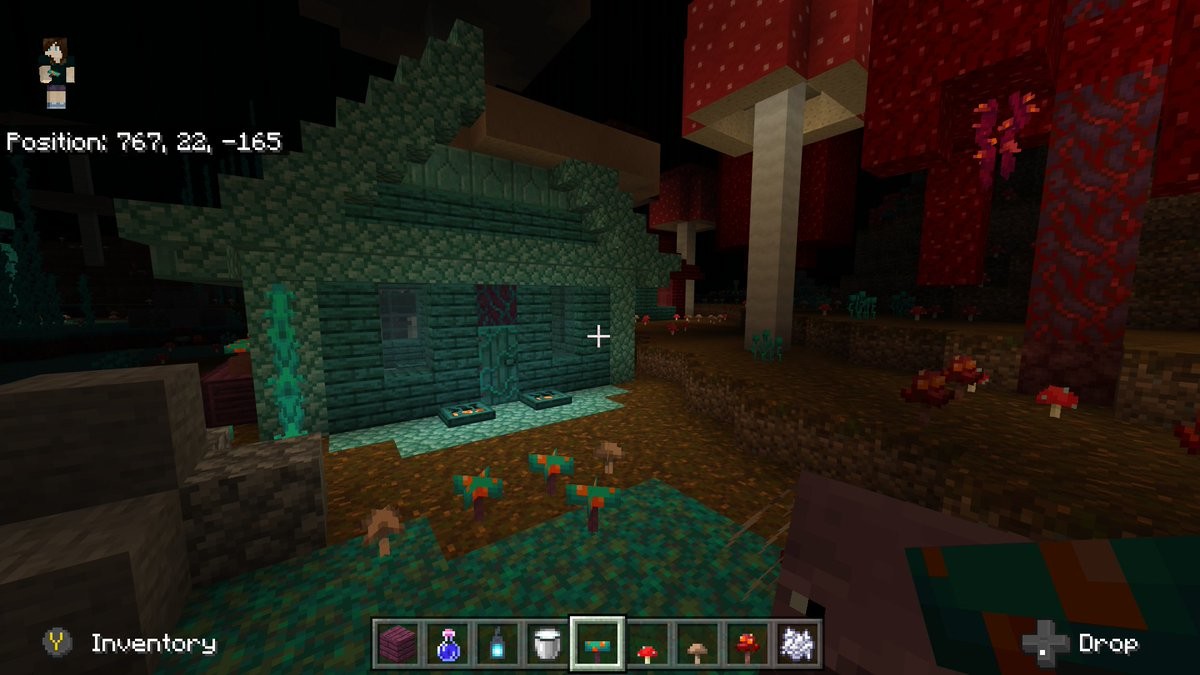Click the highlighted warped fungus hotbar slot
Screen dimensions: 1200x675
click(598, 643)
